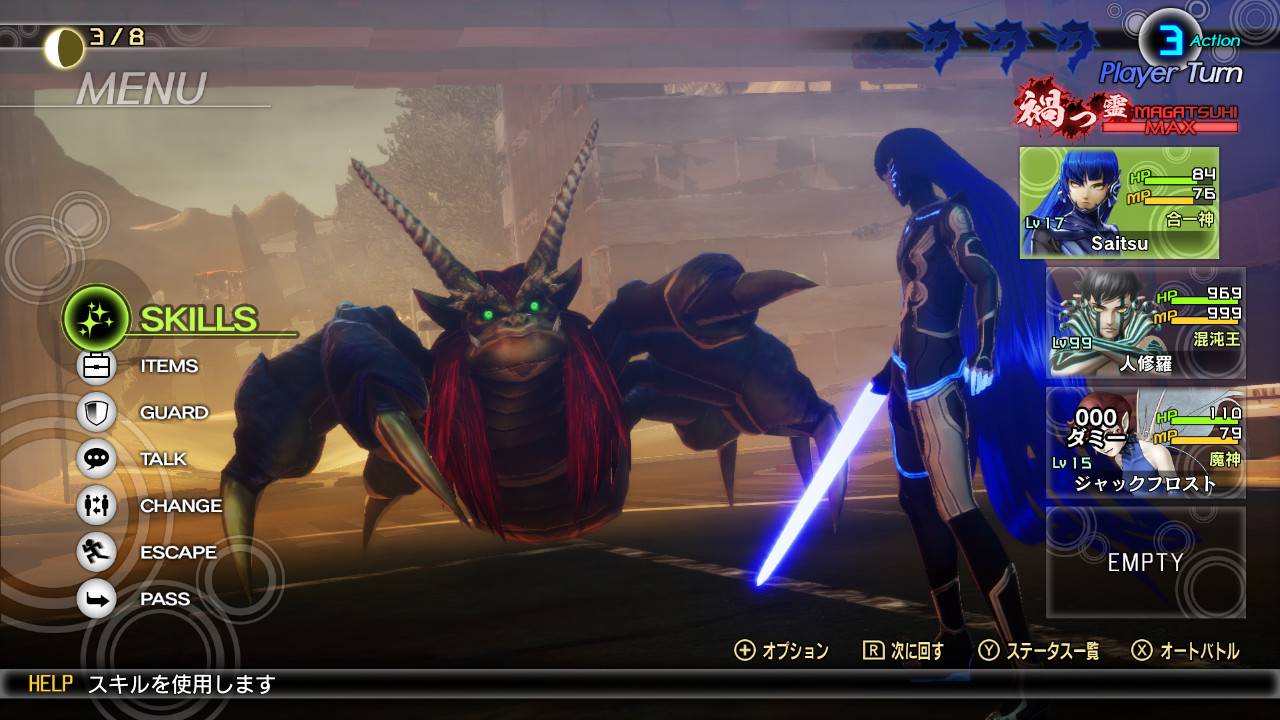Click the TALK speech bubble icon
Image resolution: width=1280 pixels, height=720 pixels.
click(x=95, y=459)
